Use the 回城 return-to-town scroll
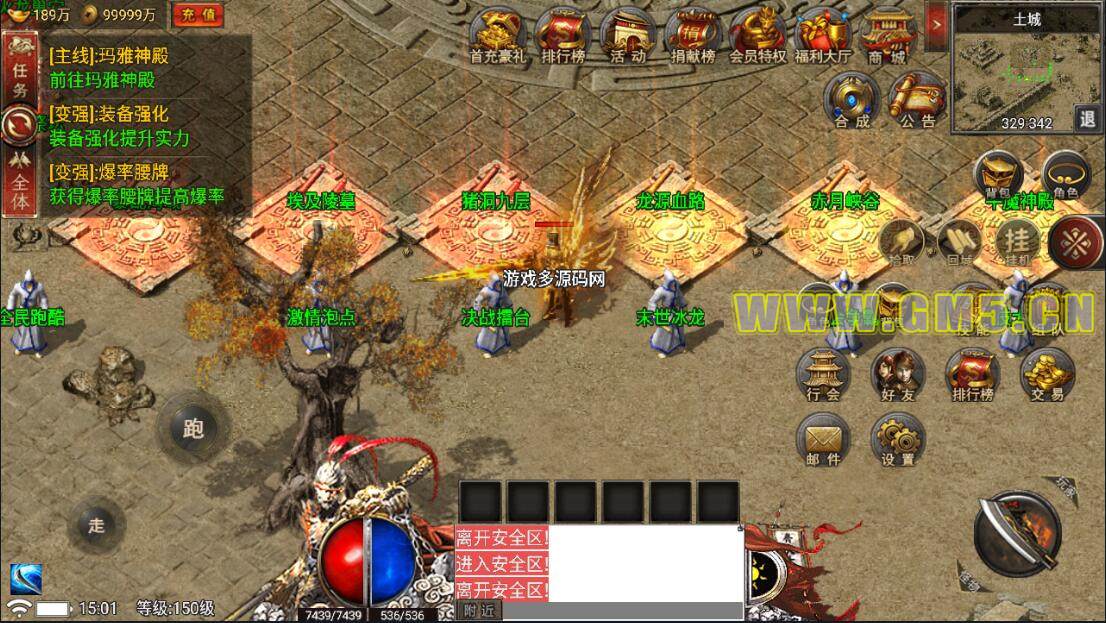The image size is (1106, 623). tap(959, 241)
